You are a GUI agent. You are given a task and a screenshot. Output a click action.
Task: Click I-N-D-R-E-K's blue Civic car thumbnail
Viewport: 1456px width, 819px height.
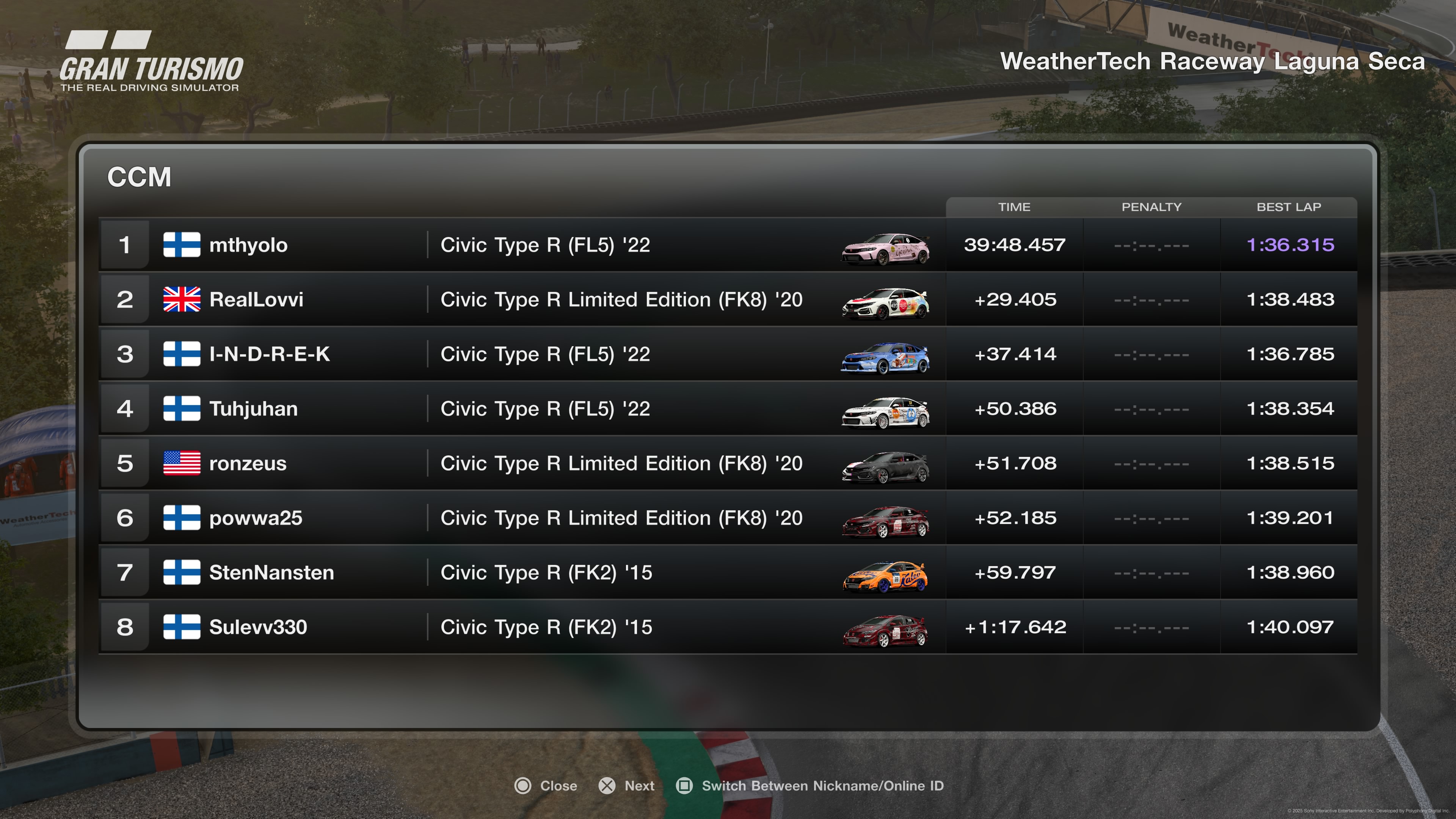click(885, 358)
